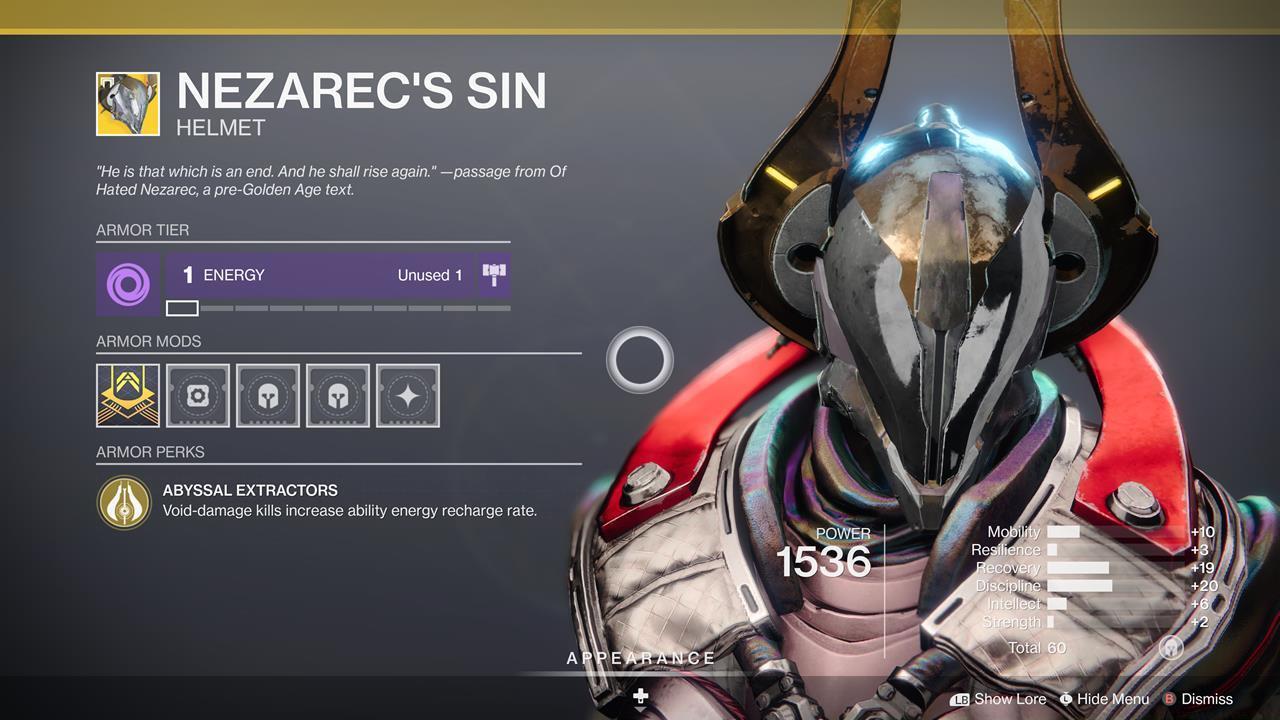Select the Nezarec's Sin helmet thumbnail
The image size is (1280, 720).
(127, 101)
